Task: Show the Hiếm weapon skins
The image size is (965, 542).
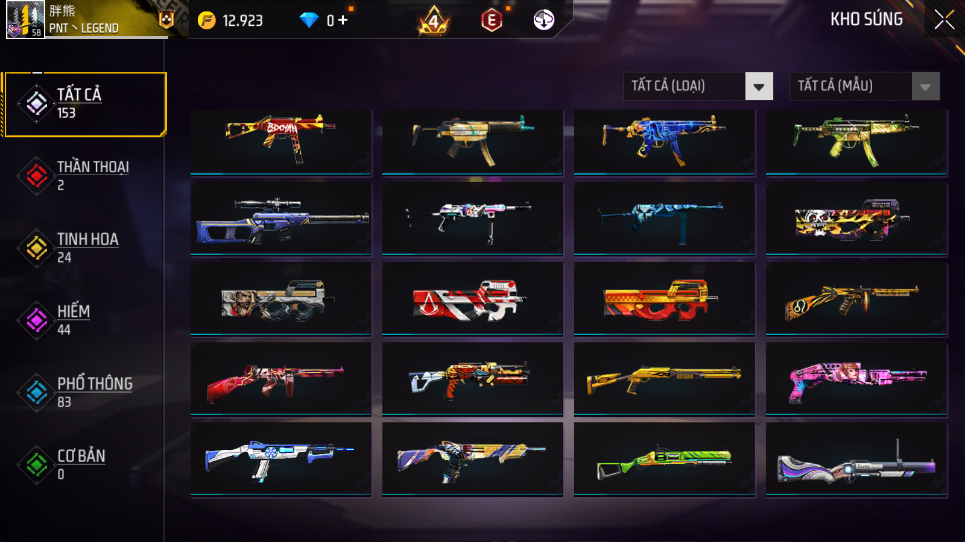Action: click(x=84, y=319)
